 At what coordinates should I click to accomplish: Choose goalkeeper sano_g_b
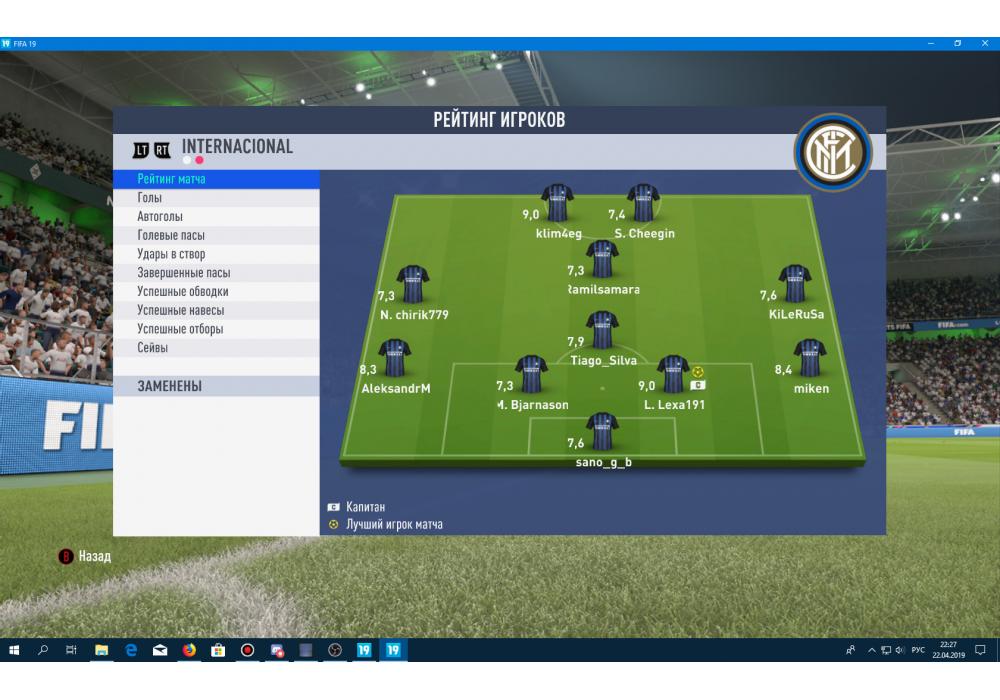pyautogui.click(x=601, y=431)
